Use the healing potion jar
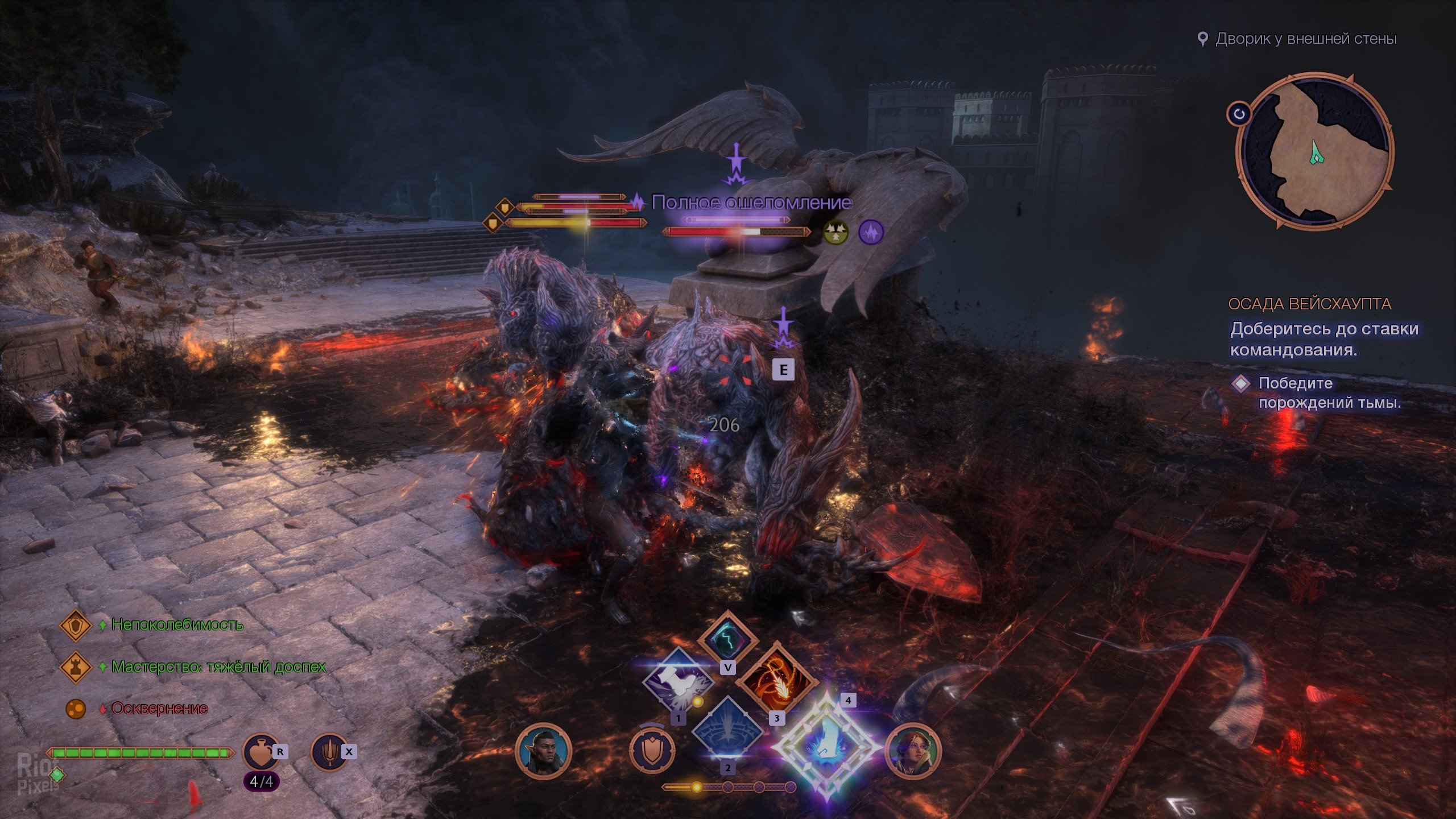The image size is (1456, 819). tap(261, 752)
